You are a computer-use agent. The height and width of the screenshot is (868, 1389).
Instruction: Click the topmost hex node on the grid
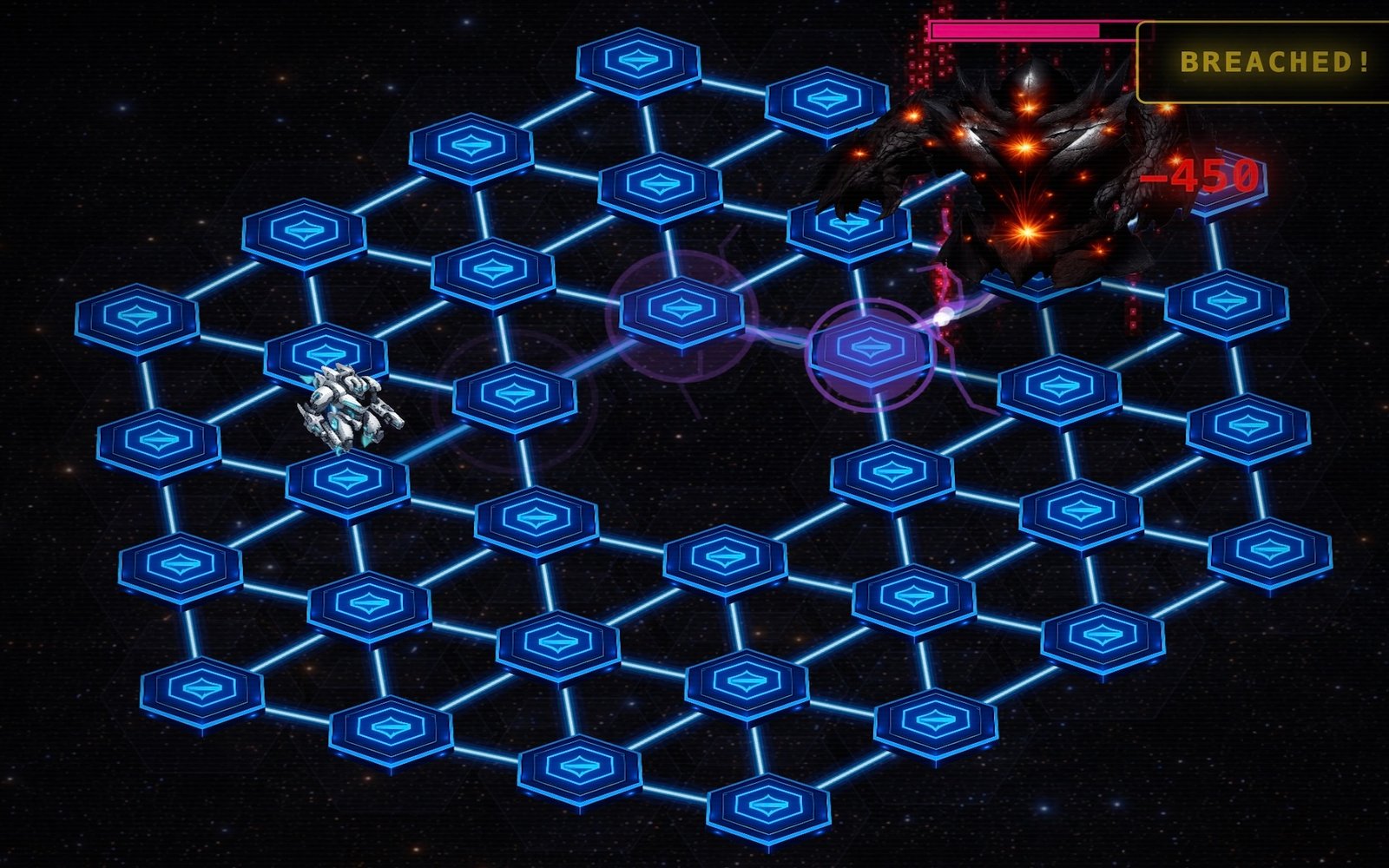click(638, 61)
